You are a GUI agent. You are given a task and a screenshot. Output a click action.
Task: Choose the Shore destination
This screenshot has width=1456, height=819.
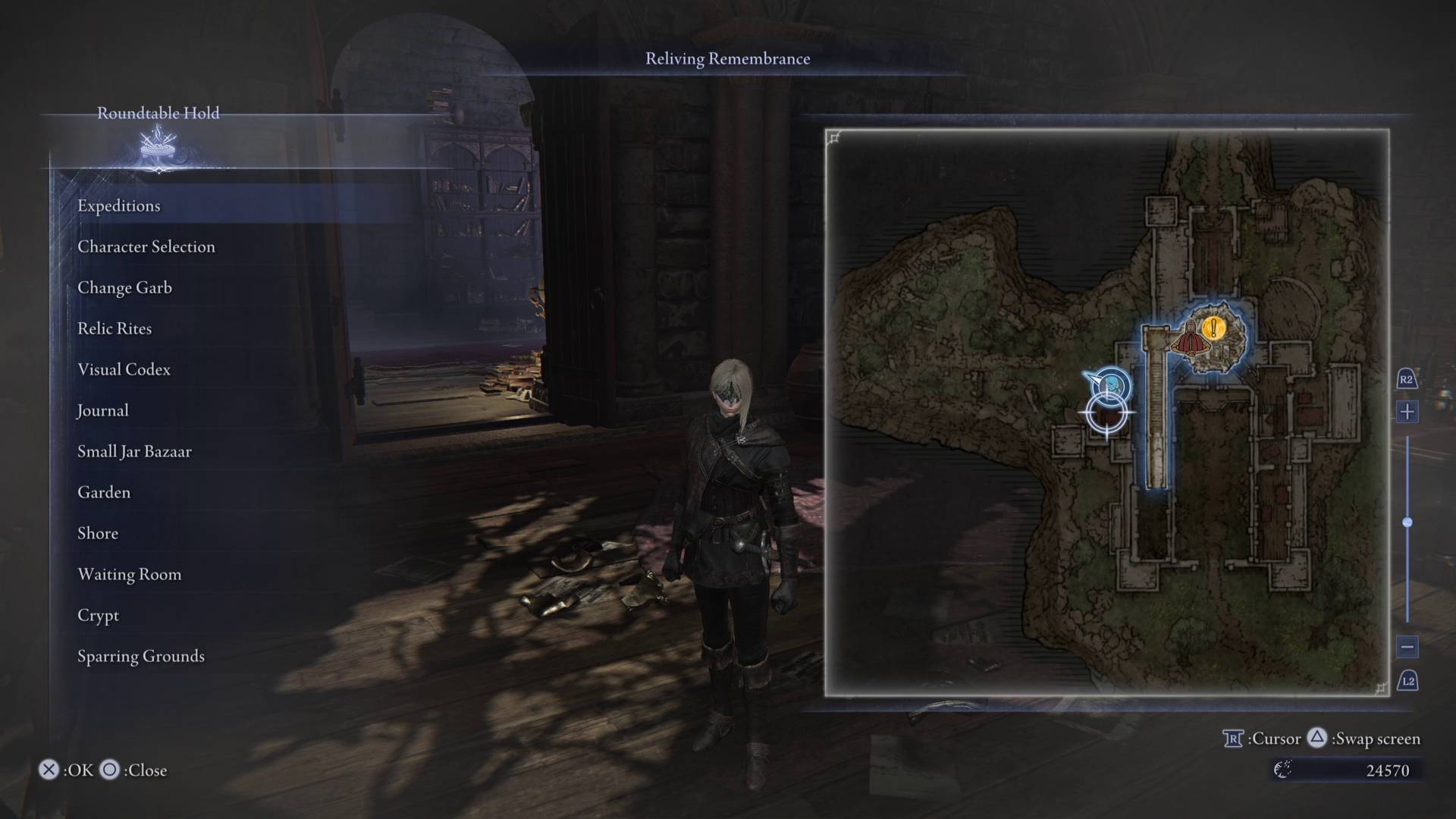point(98,533)
